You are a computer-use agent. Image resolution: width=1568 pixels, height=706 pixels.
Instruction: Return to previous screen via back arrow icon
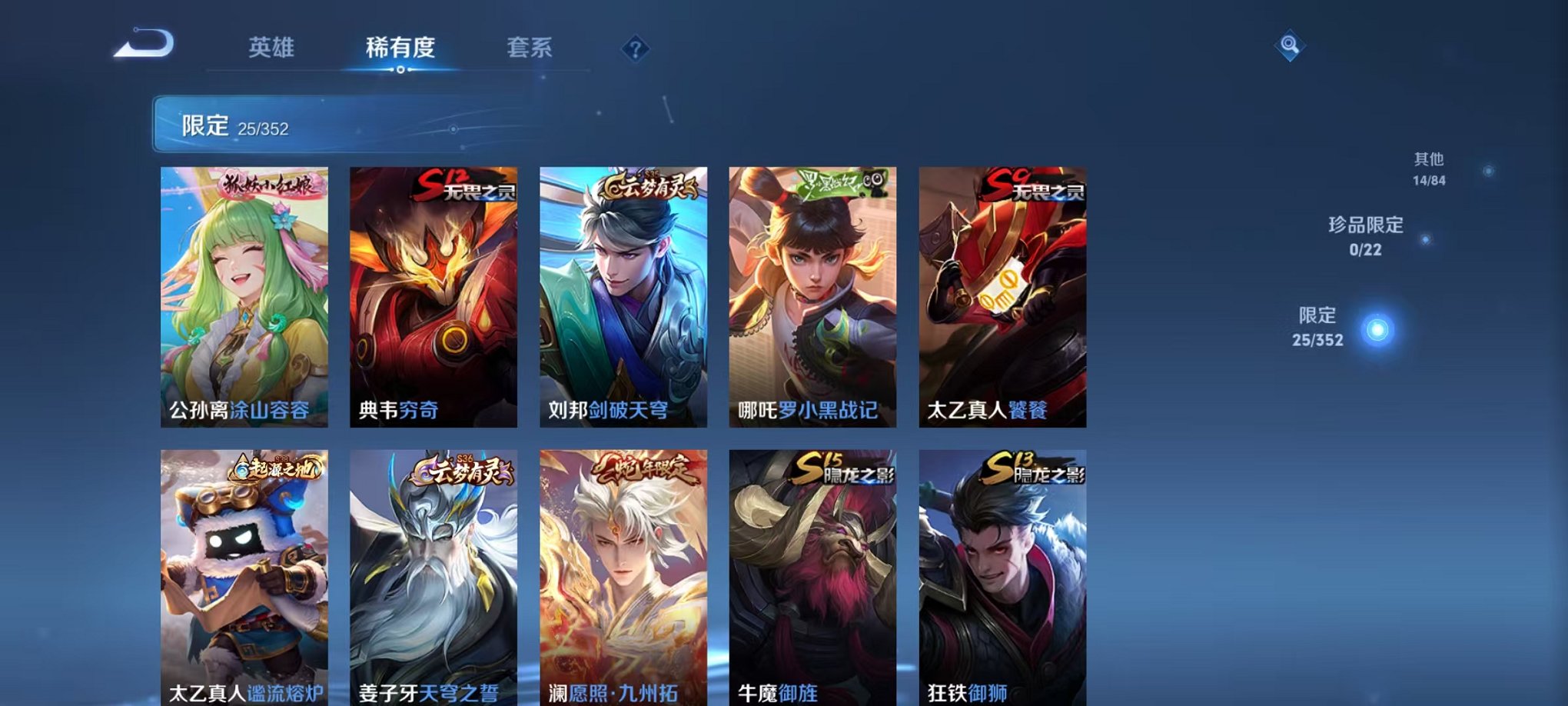point(142,46)
